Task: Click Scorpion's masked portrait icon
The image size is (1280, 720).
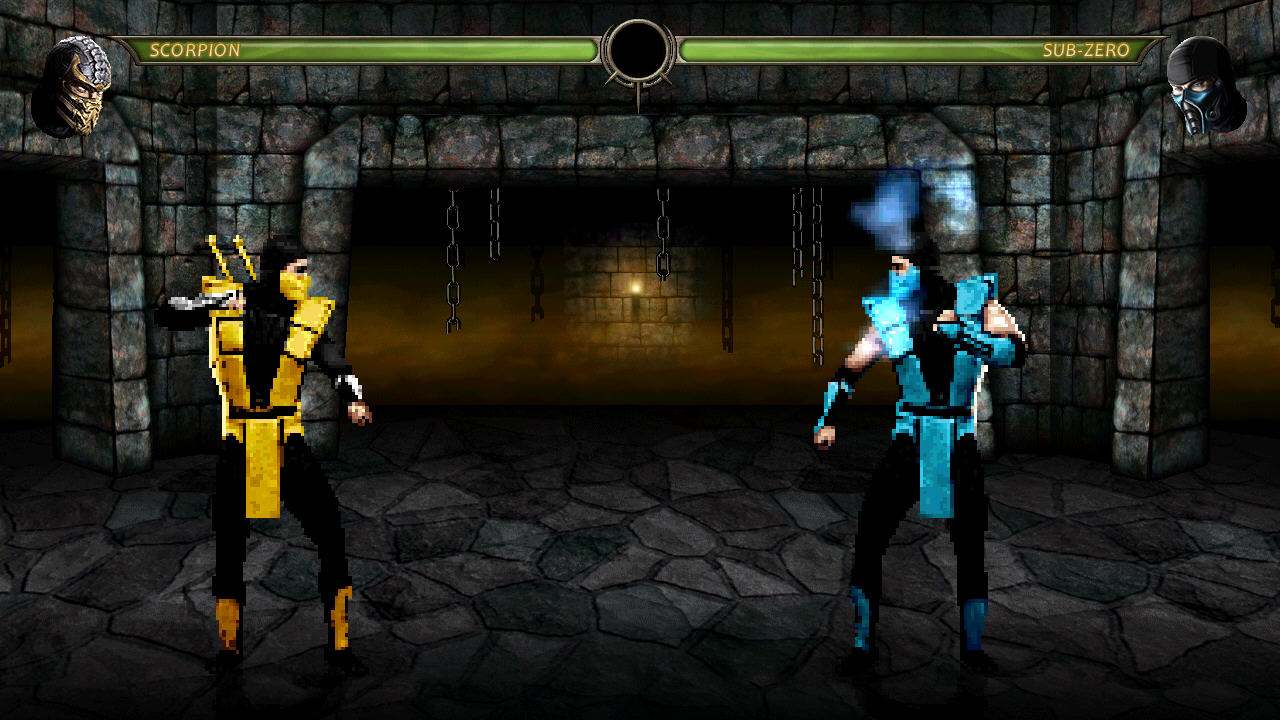Action: click(x=70, y=88)
